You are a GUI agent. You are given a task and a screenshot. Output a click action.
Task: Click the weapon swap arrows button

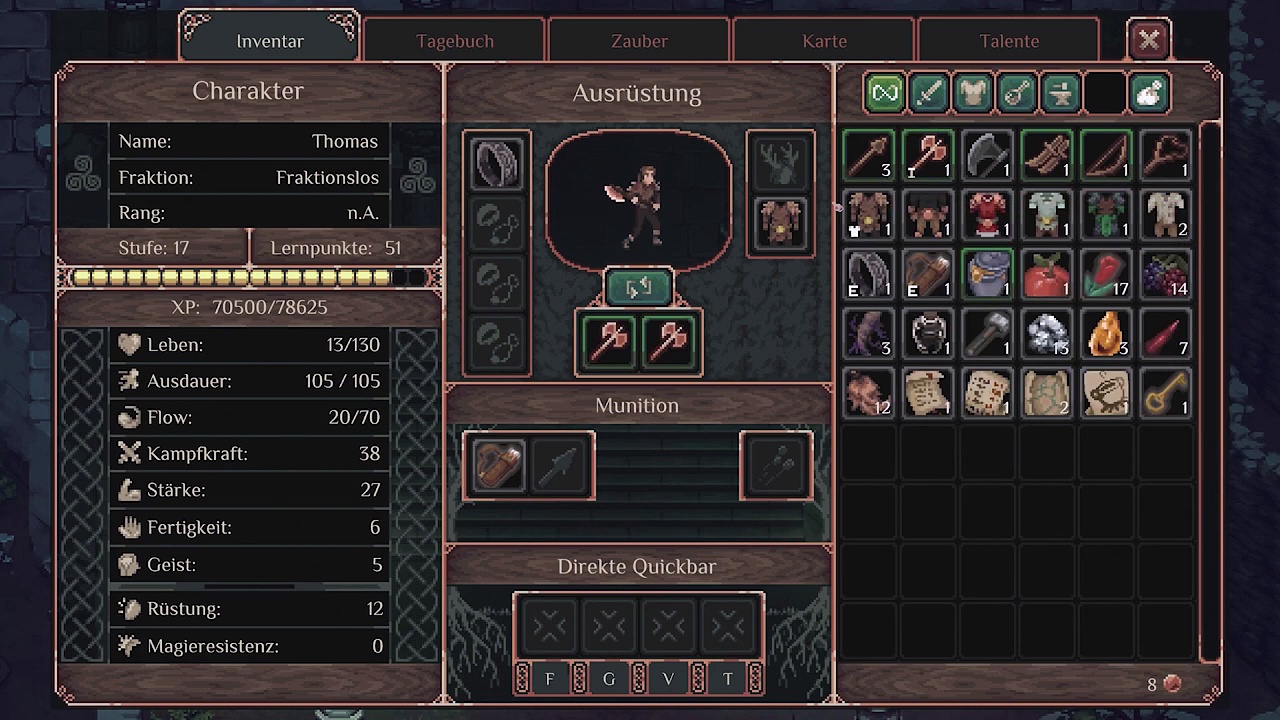click(x=638, y=289)
